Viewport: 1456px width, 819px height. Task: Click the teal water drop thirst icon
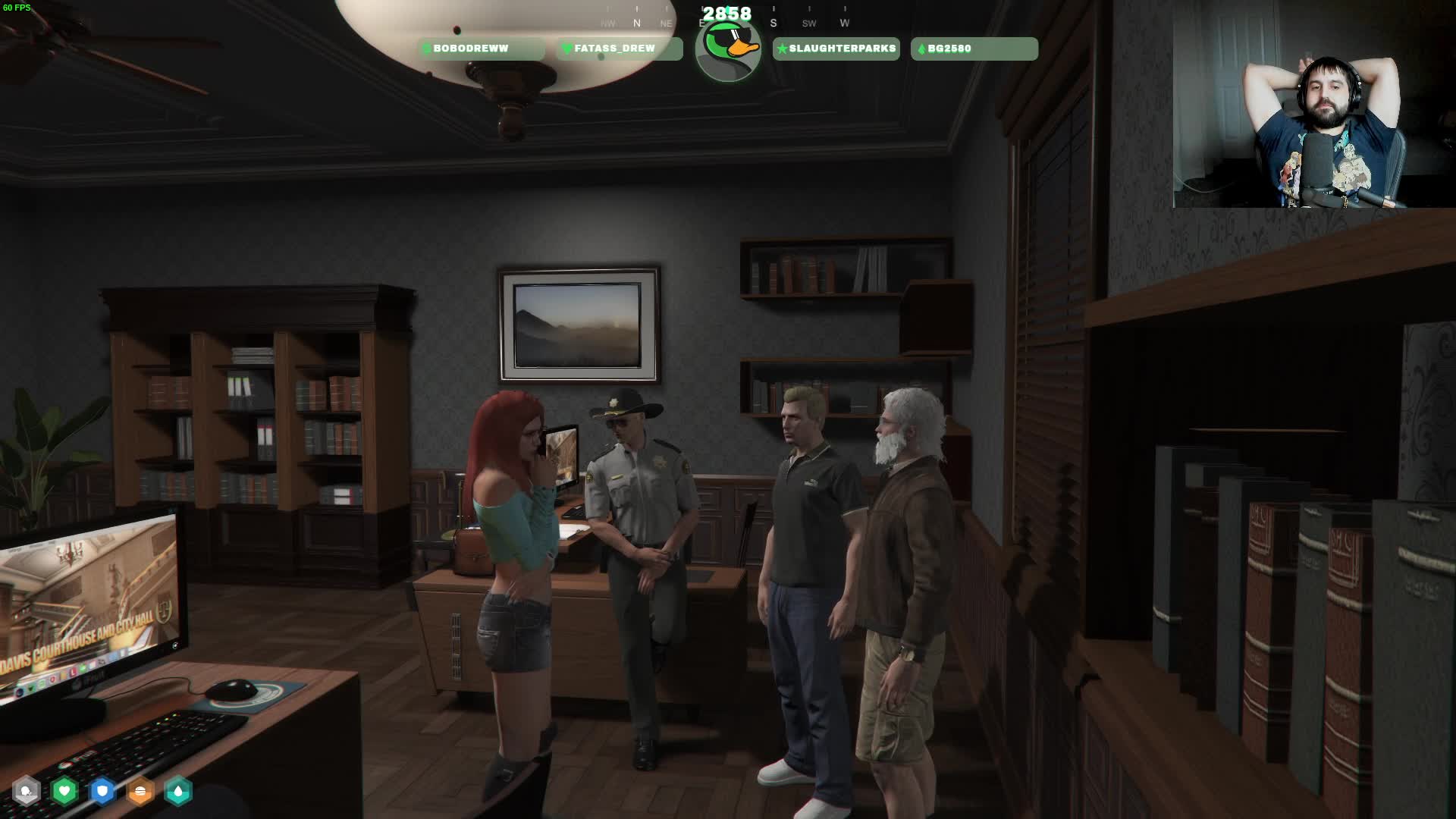pos(178,792)
